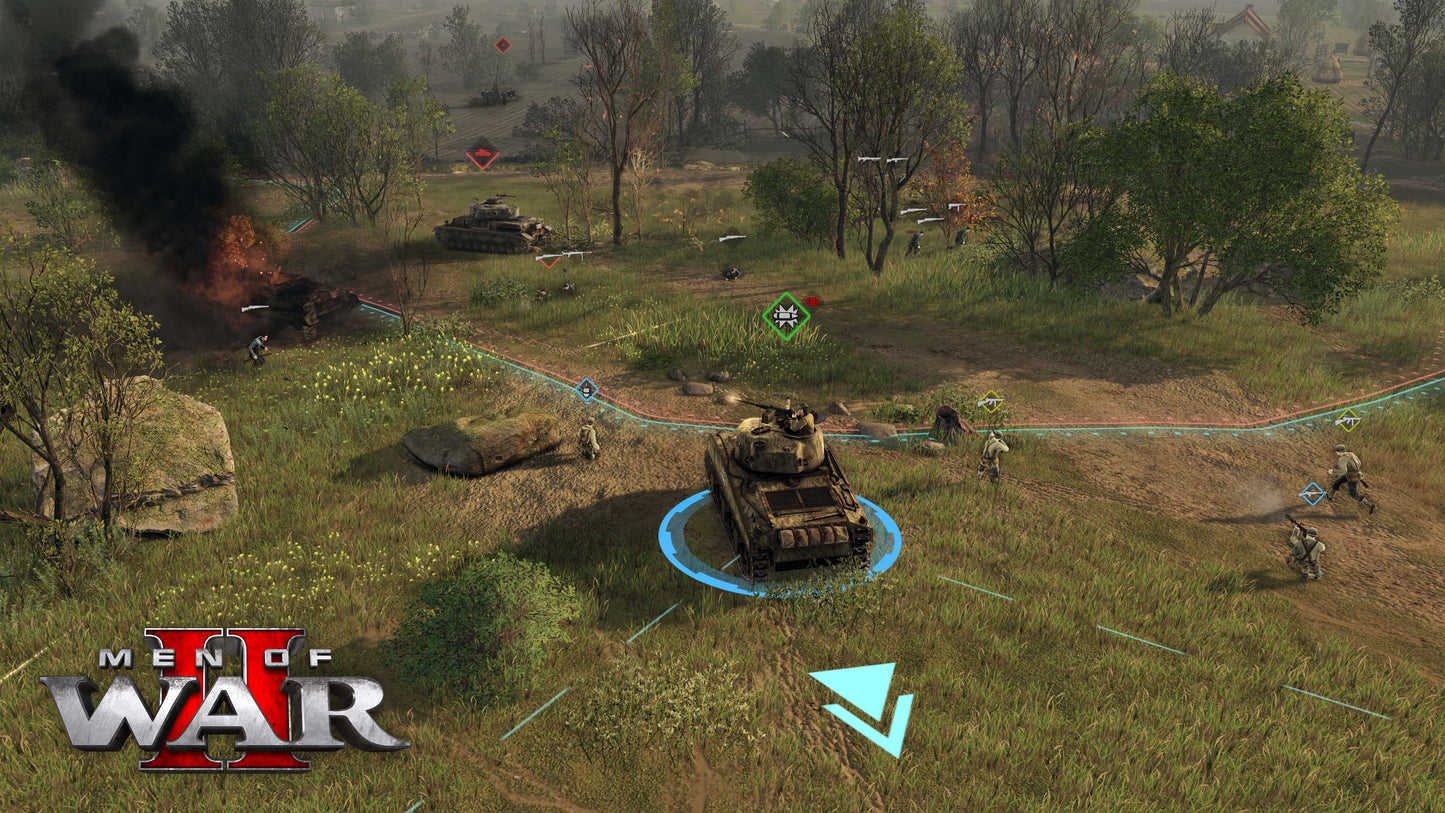Toggle the red spotted-eye indicator
Image resolution: width=1445 pixels, height=813 pixels.
point(810,299)
